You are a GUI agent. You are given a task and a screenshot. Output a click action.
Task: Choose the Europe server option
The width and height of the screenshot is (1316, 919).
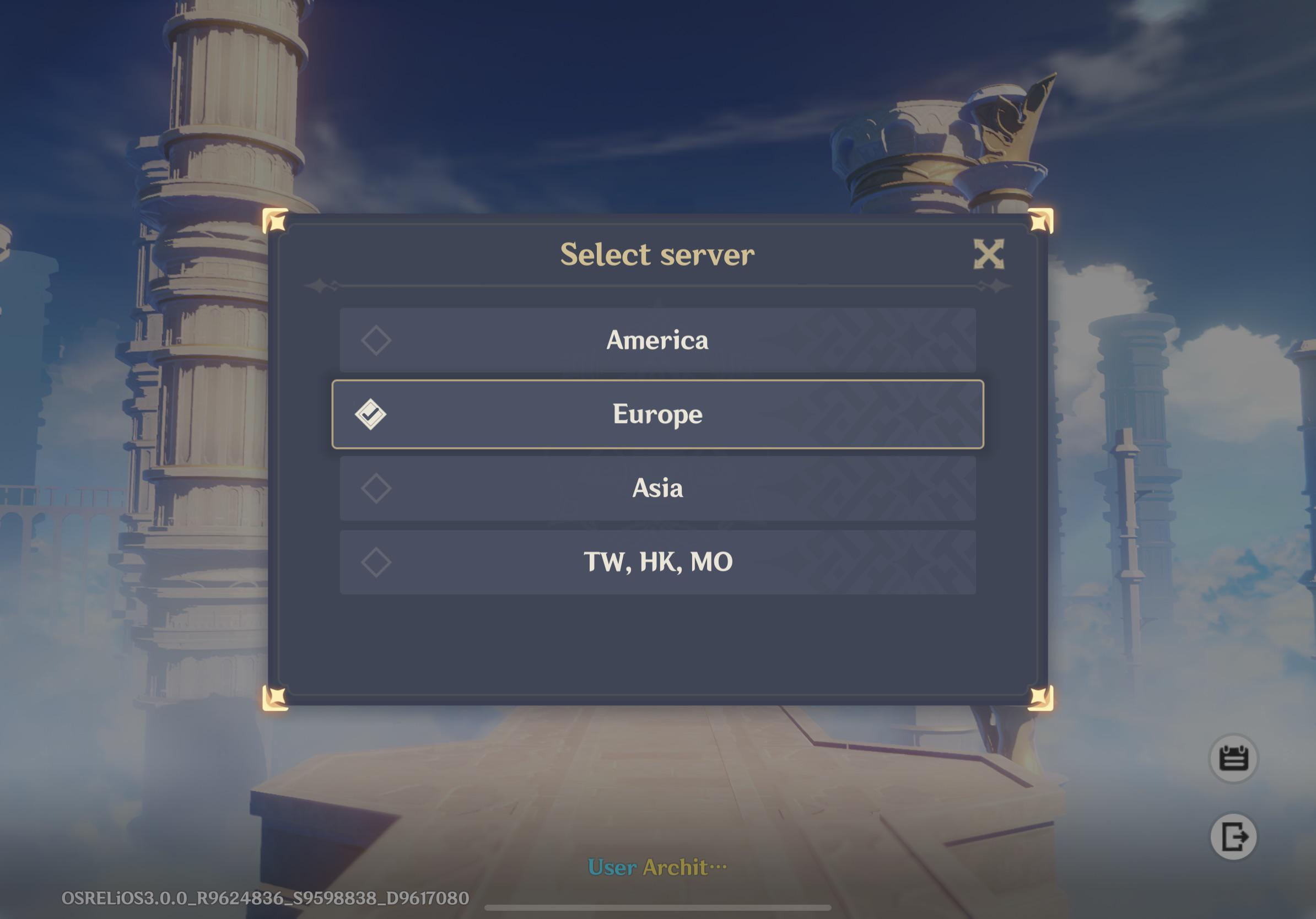(x=657, y=414)
